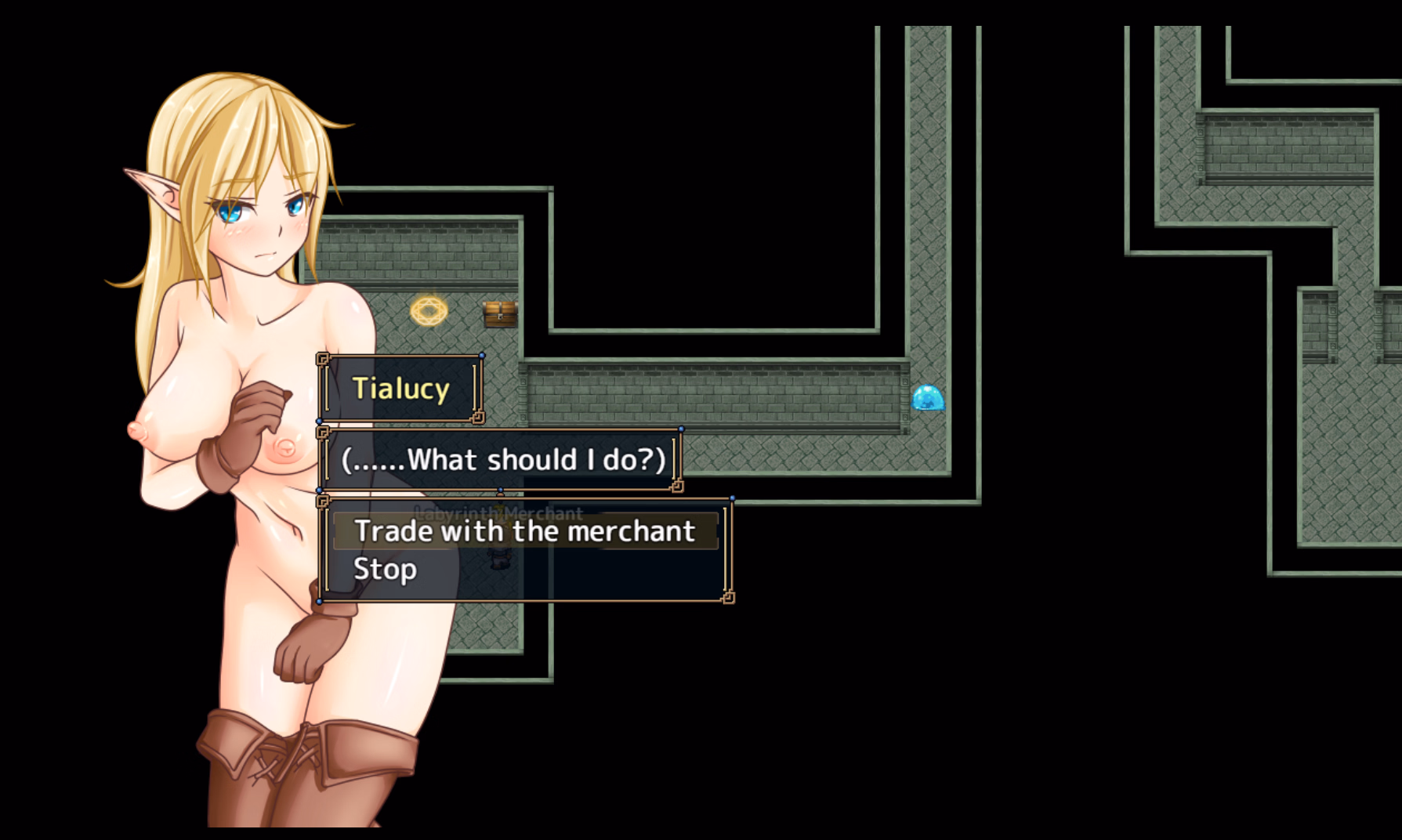Open the treasure chest on the dungeon floor
This screenshot has width=1402, height=840.
coord(498,313)
